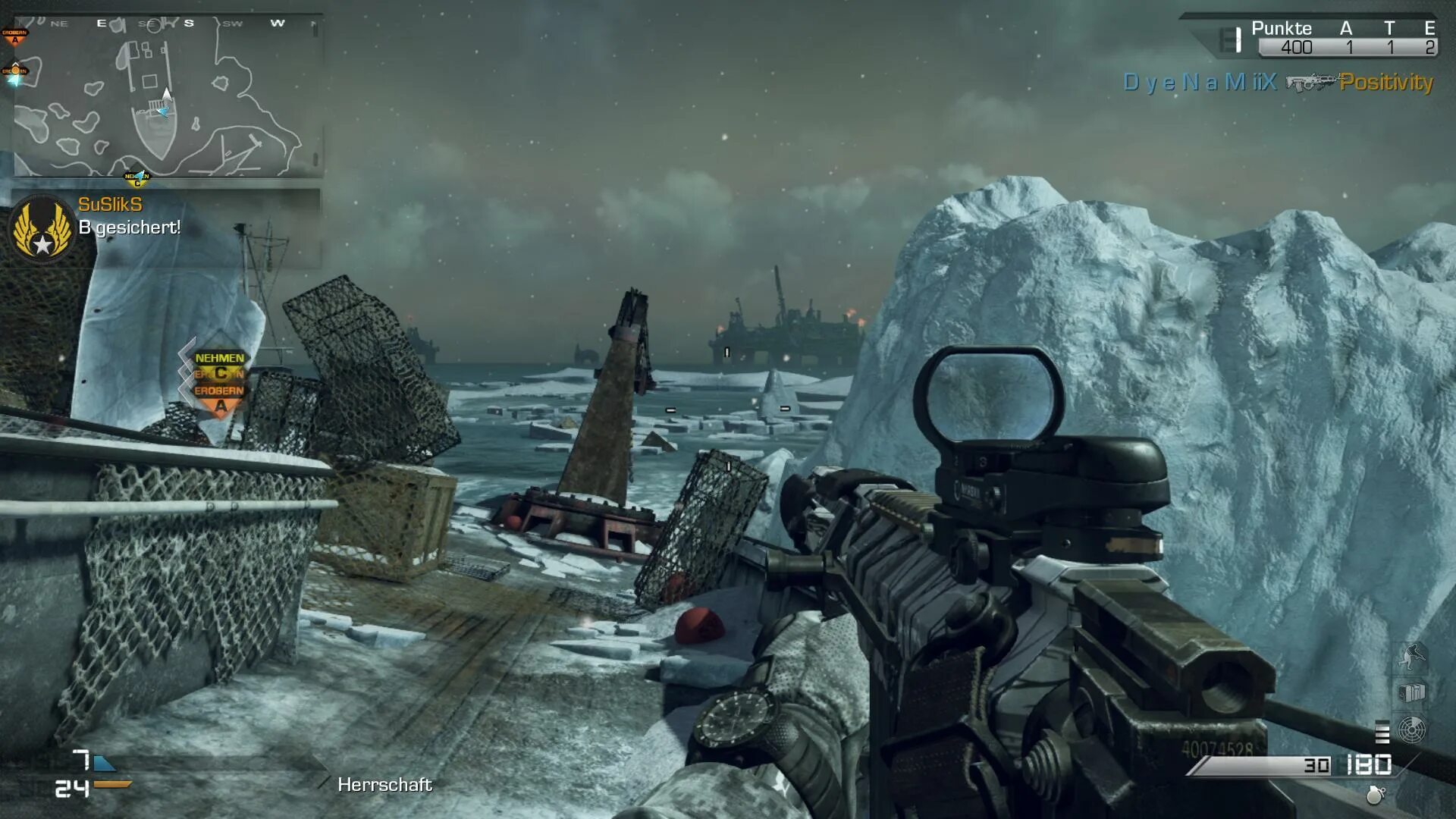Select the frag grenade icon
Viewport: 1456px width, 819px height.
click(x=1375, y=795)
